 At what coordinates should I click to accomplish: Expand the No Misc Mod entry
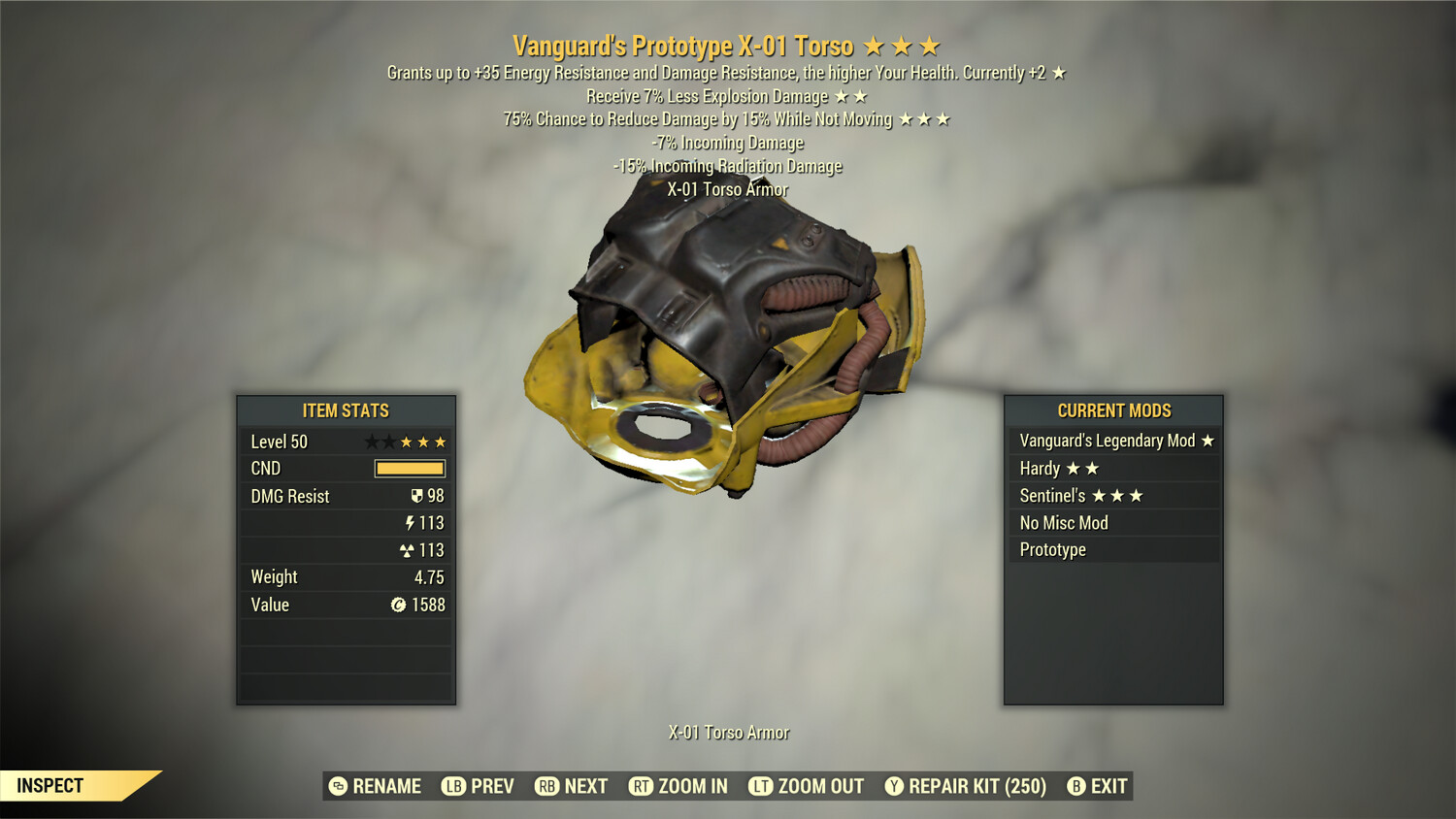click(x=1063, y=522)
